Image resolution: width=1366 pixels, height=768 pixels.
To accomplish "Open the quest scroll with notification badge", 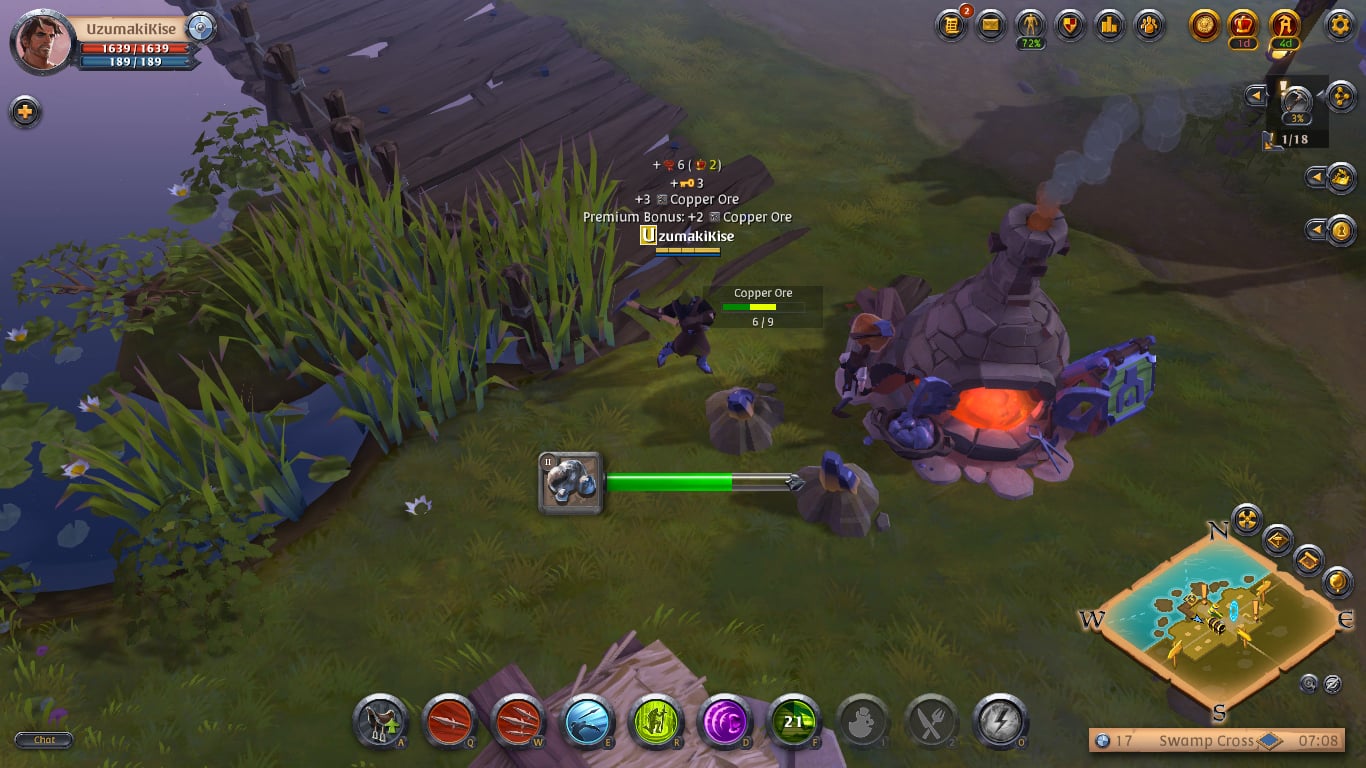I will [951, 25].
